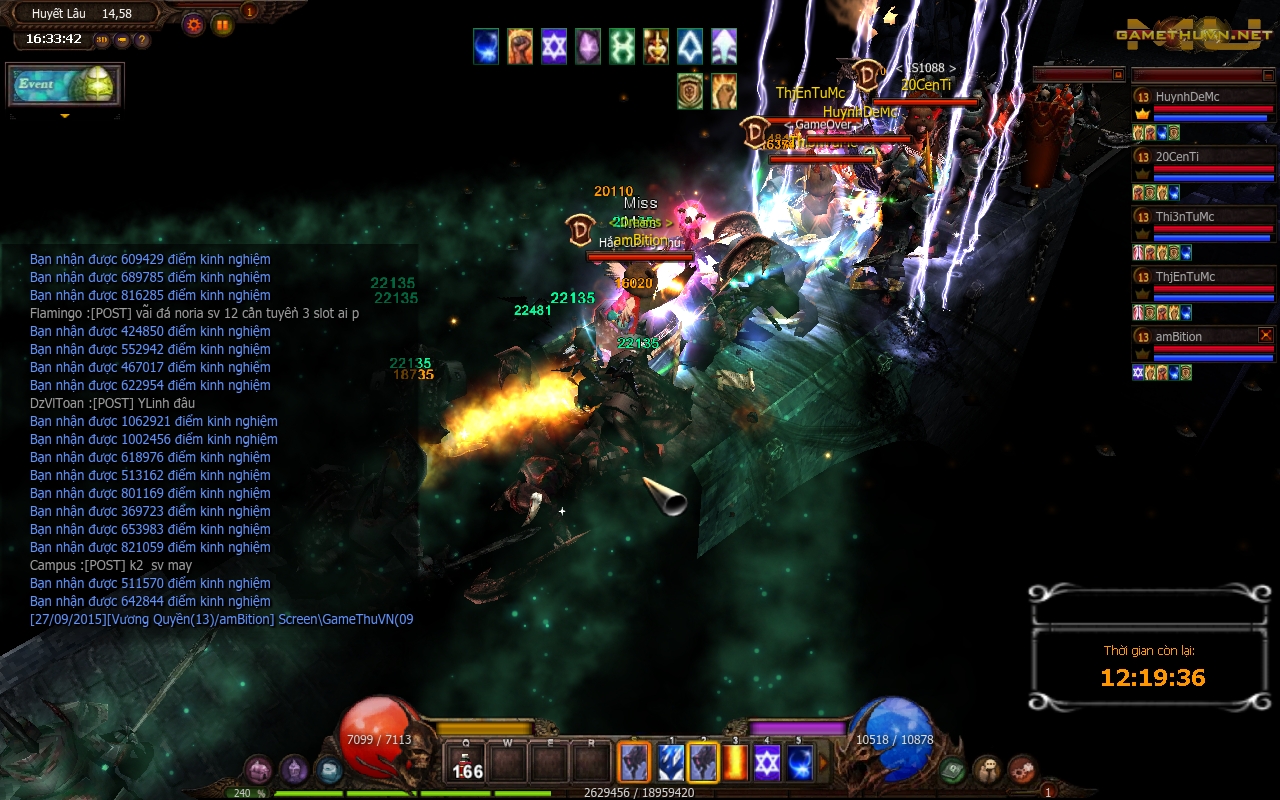Activate the fire pillar skill in slot 3
1280x800 pixels.
[736, 763]
